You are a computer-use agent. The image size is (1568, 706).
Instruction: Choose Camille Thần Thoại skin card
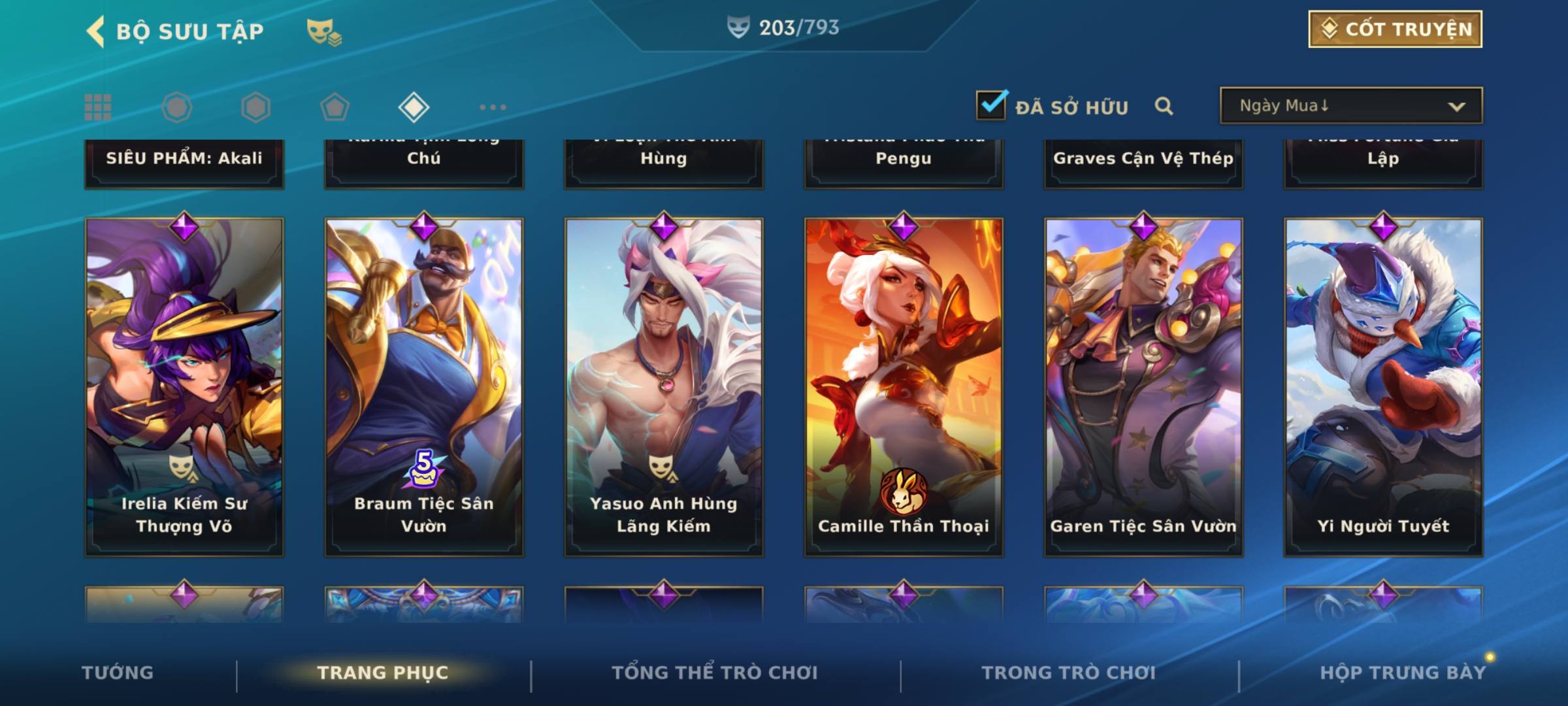[904, 387]
